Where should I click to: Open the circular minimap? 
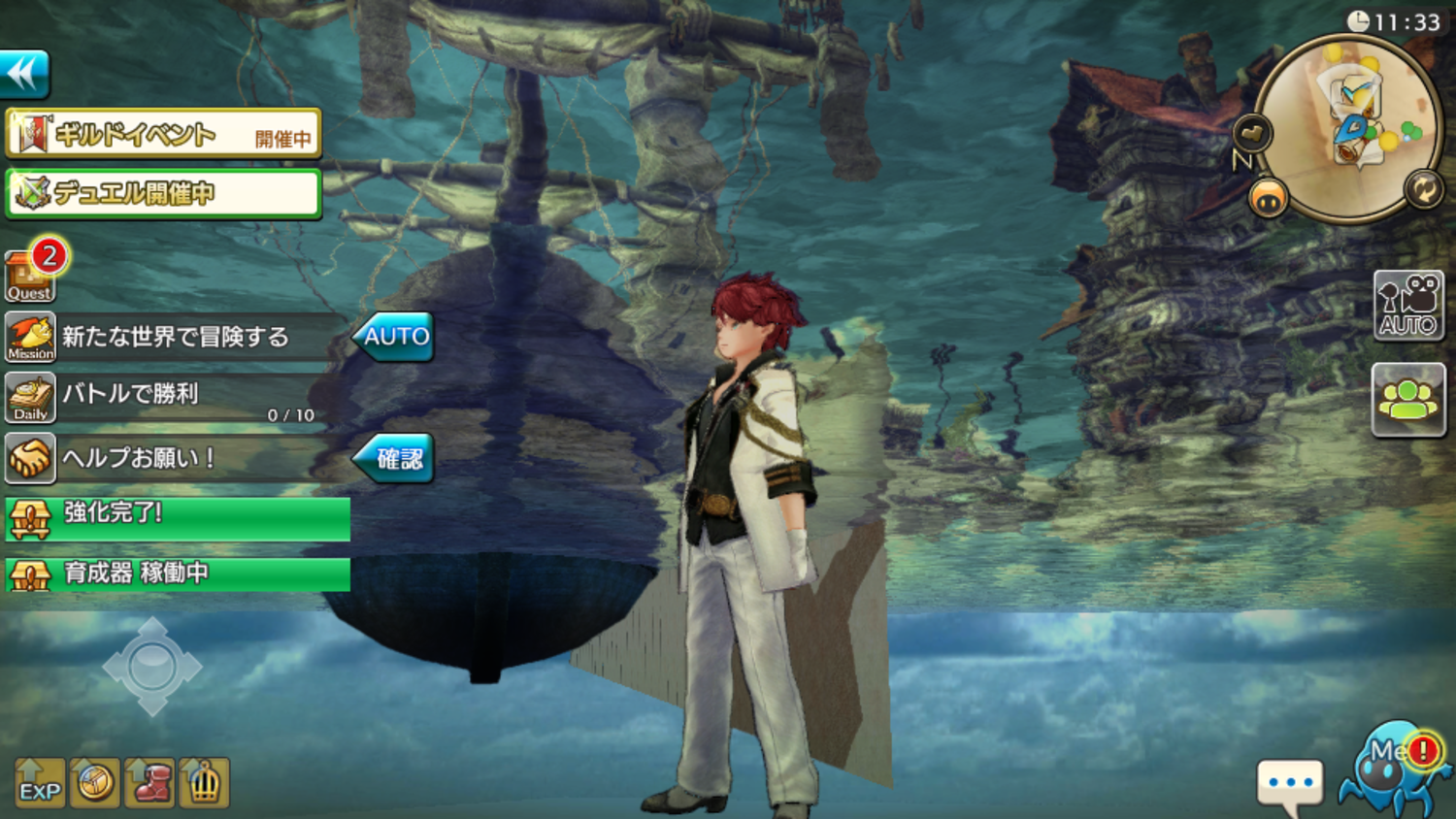click(x=1347, y=128)
